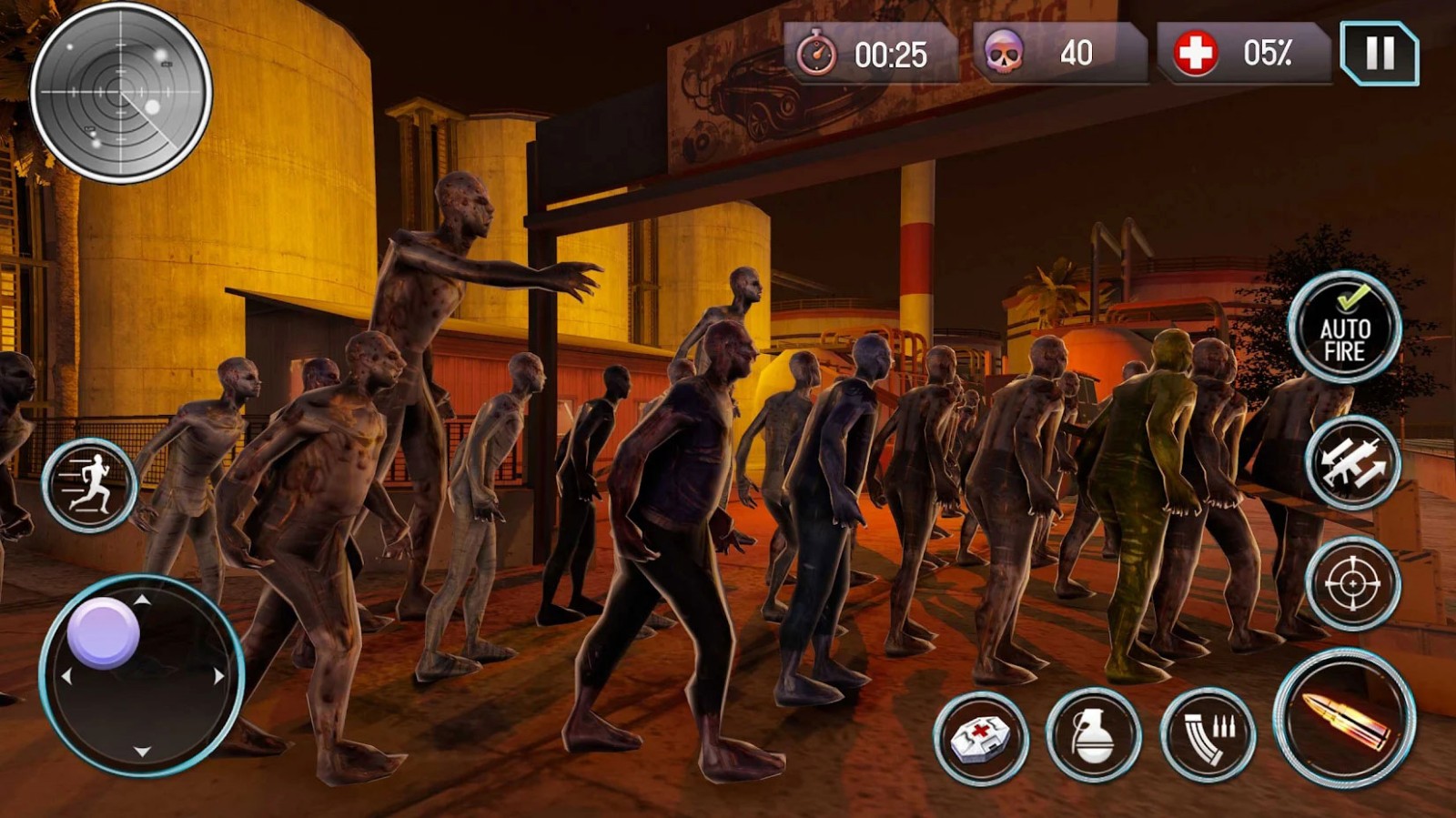The width and height of the screenshot is (1456, 818).
Task: Fire using the bullet button
Action: click(x=1345, y=718)
